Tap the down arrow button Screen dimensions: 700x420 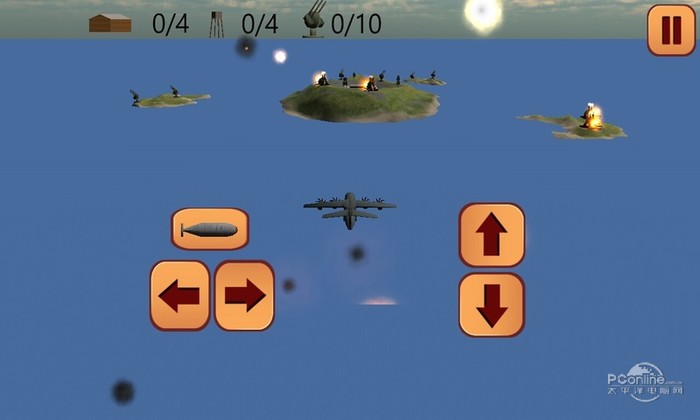pyautogui.click(x=491, y=304)
